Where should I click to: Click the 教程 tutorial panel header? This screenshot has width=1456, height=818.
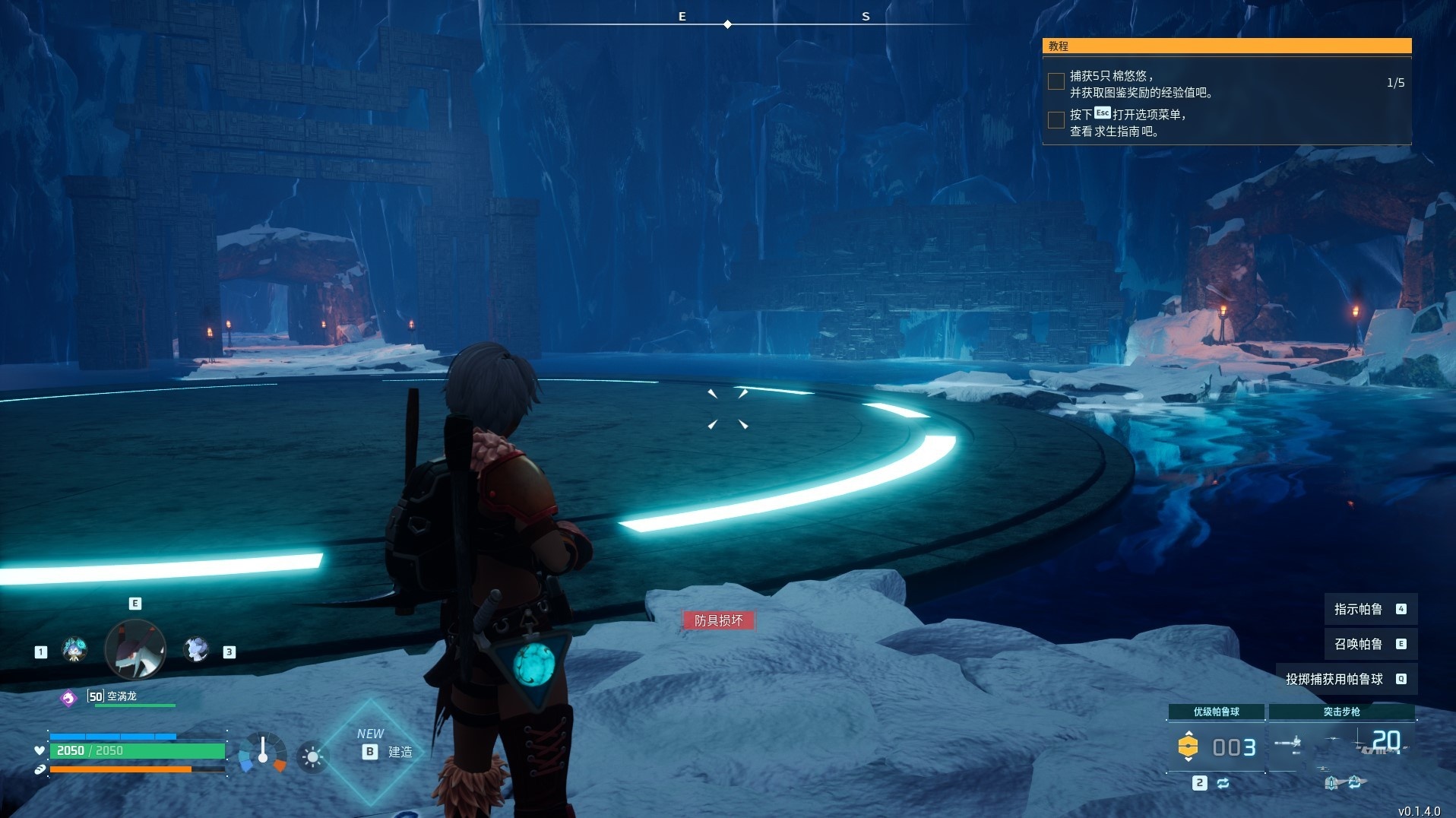pyautogui.click(x=1227, y=46)
